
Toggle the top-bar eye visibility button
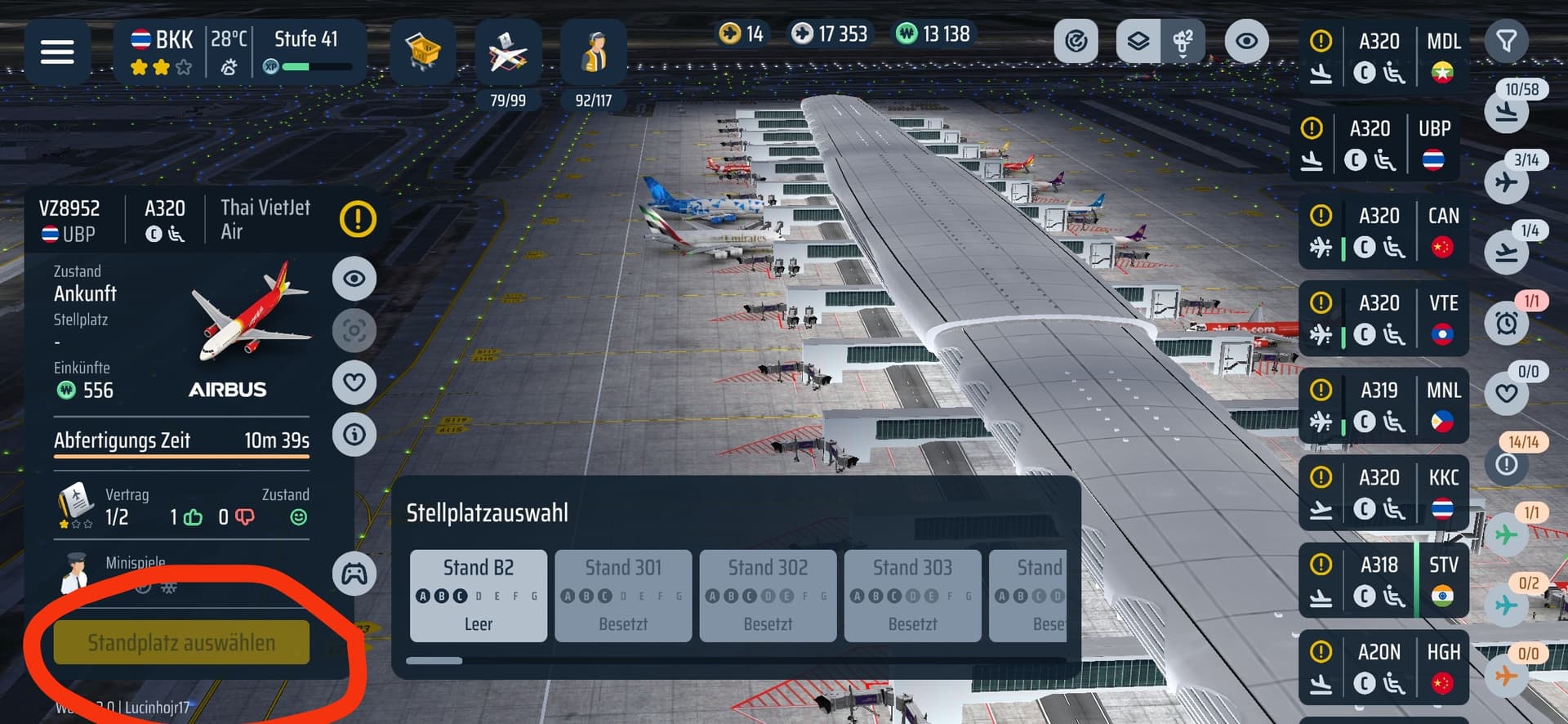point(1245,41)
